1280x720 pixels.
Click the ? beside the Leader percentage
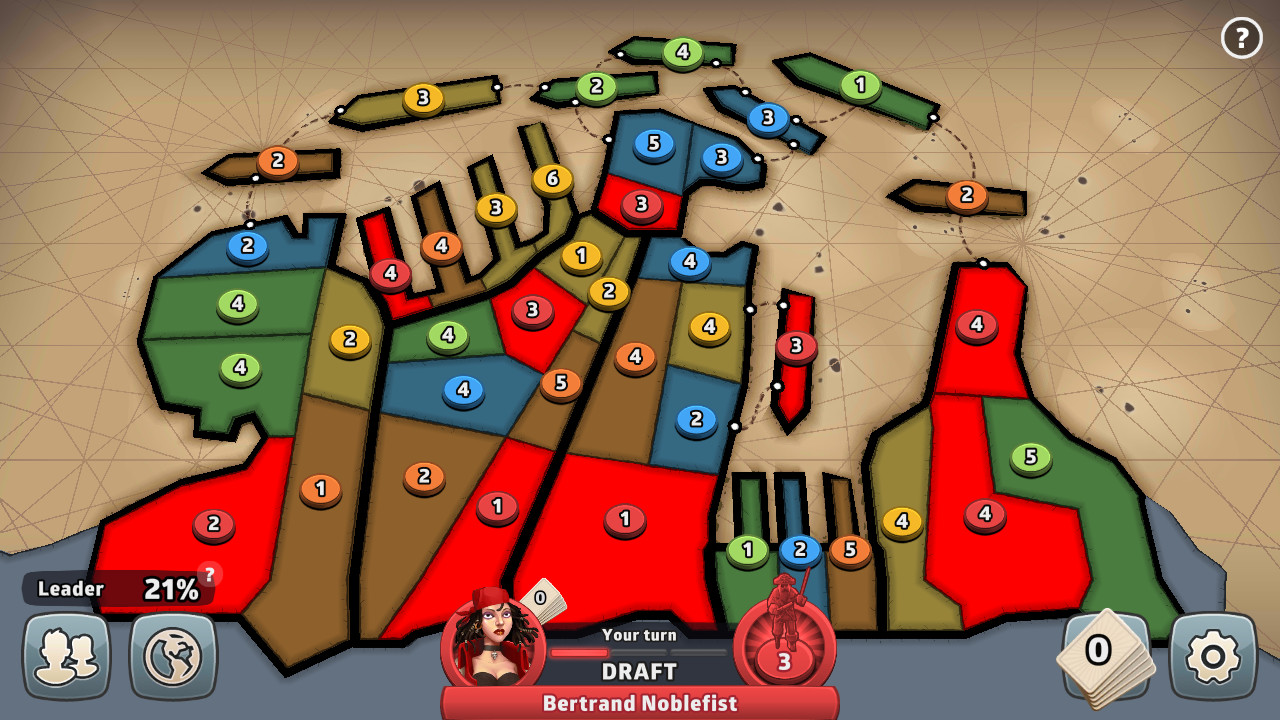(208, 573)
